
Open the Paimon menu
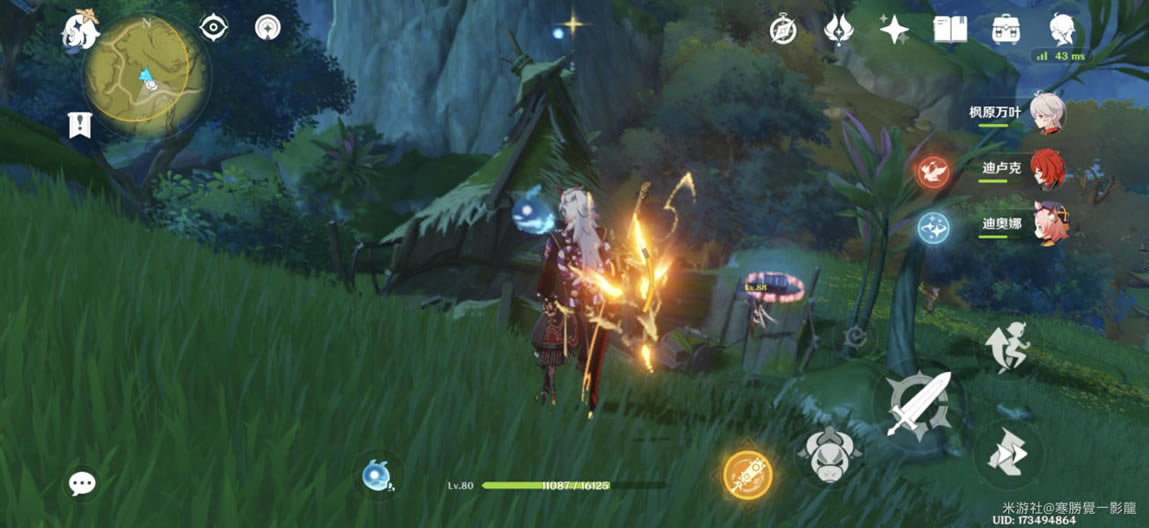tap(79, 31)
